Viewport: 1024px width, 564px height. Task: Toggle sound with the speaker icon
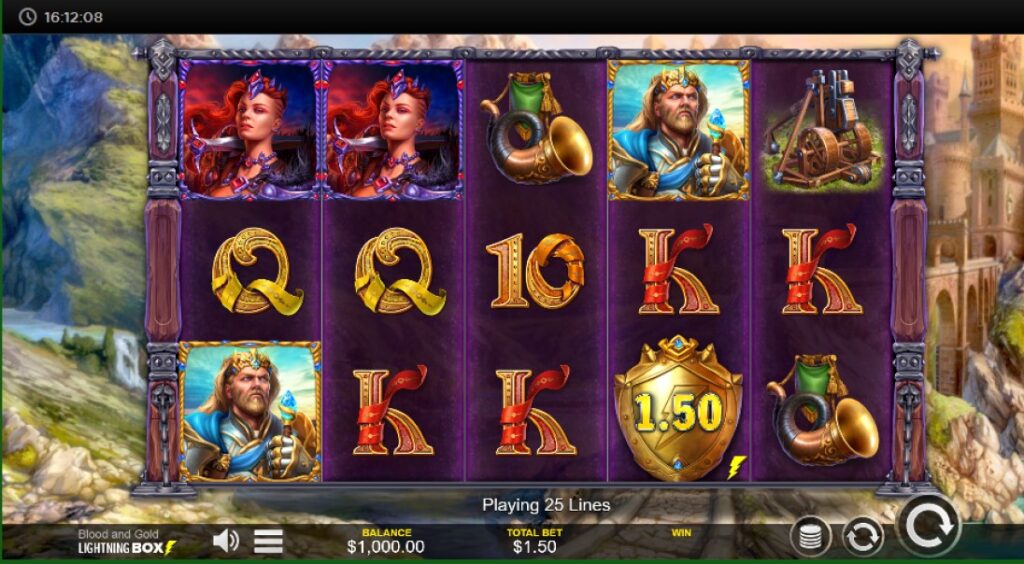coord(226,541)
